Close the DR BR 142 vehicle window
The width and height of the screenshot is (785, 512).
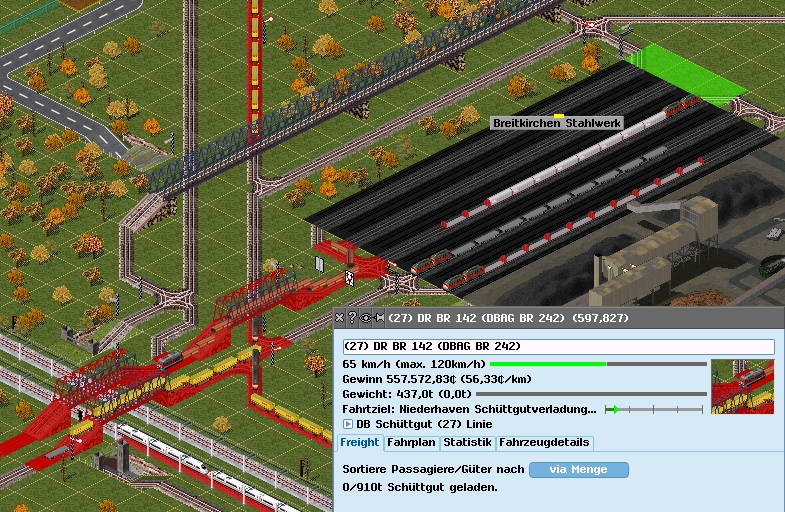340,318
